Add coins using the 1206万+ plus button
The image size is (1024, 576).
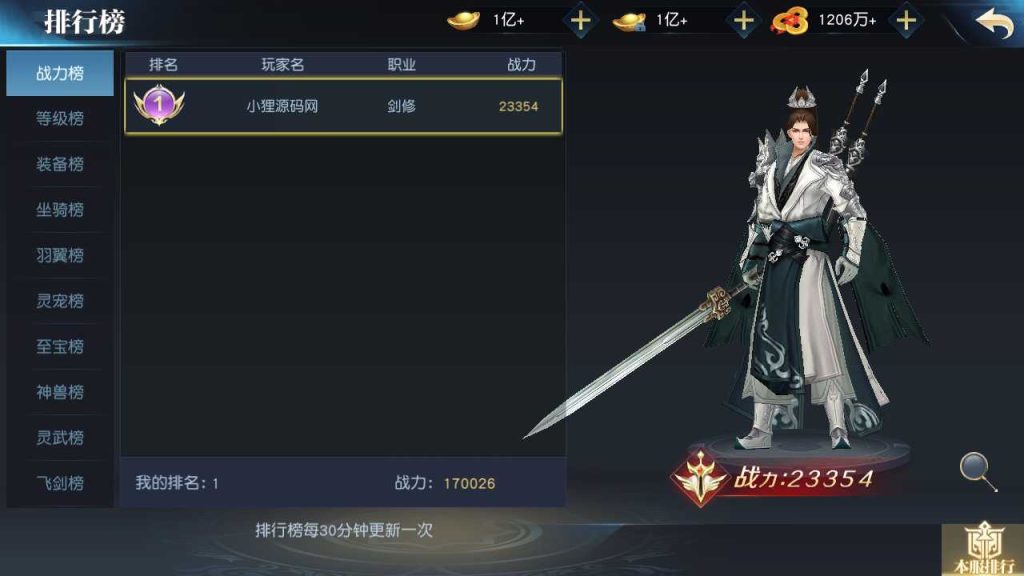906,20
